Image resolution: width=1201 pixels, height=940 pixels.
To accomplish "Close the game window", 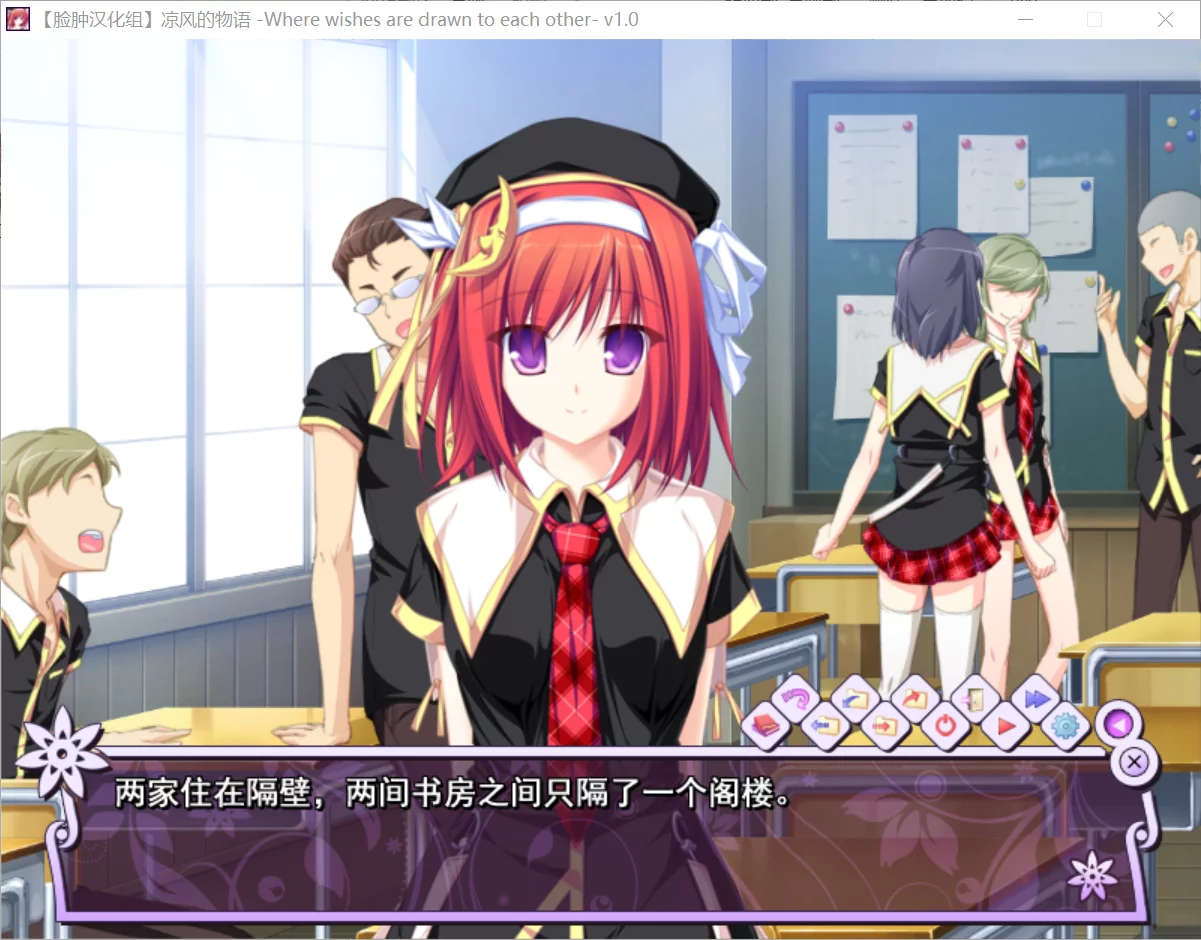I will (1165, 20).
